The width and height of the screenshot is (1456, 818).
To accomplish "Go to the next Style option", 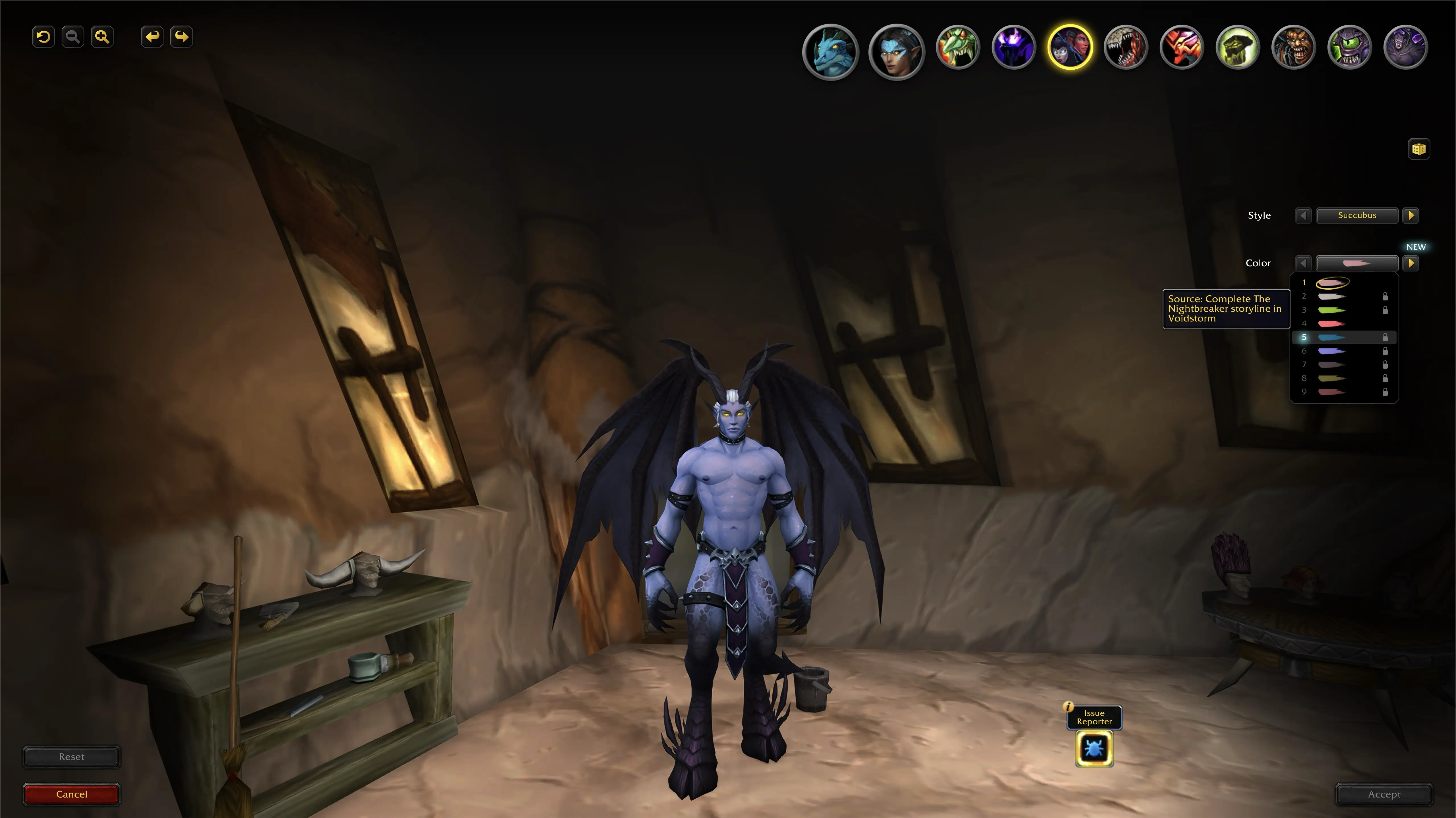I will [x=1411, y=215].
